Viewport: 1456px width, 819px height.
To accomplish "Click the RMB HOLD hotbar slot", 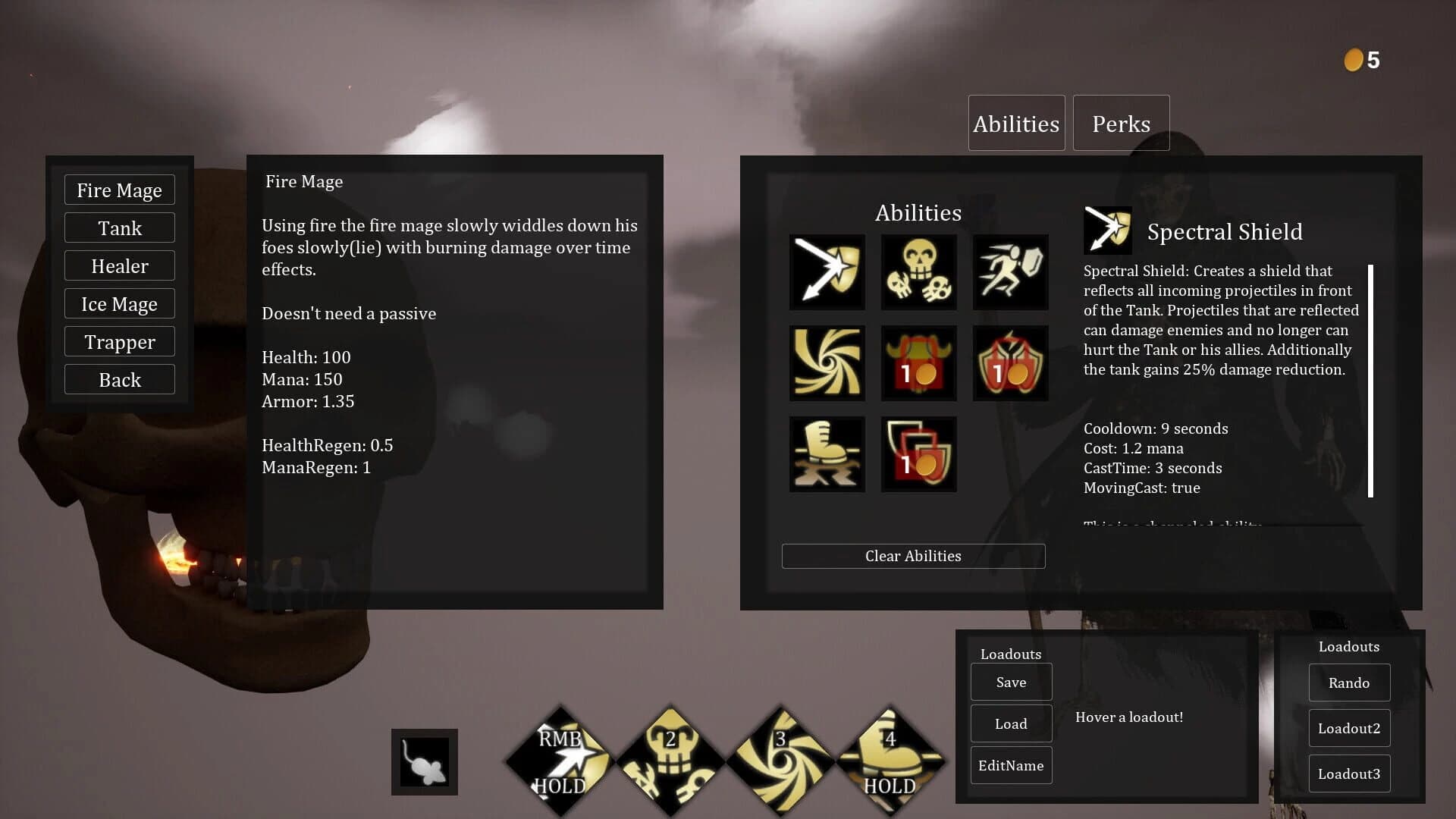I will (x=559, y=758).
